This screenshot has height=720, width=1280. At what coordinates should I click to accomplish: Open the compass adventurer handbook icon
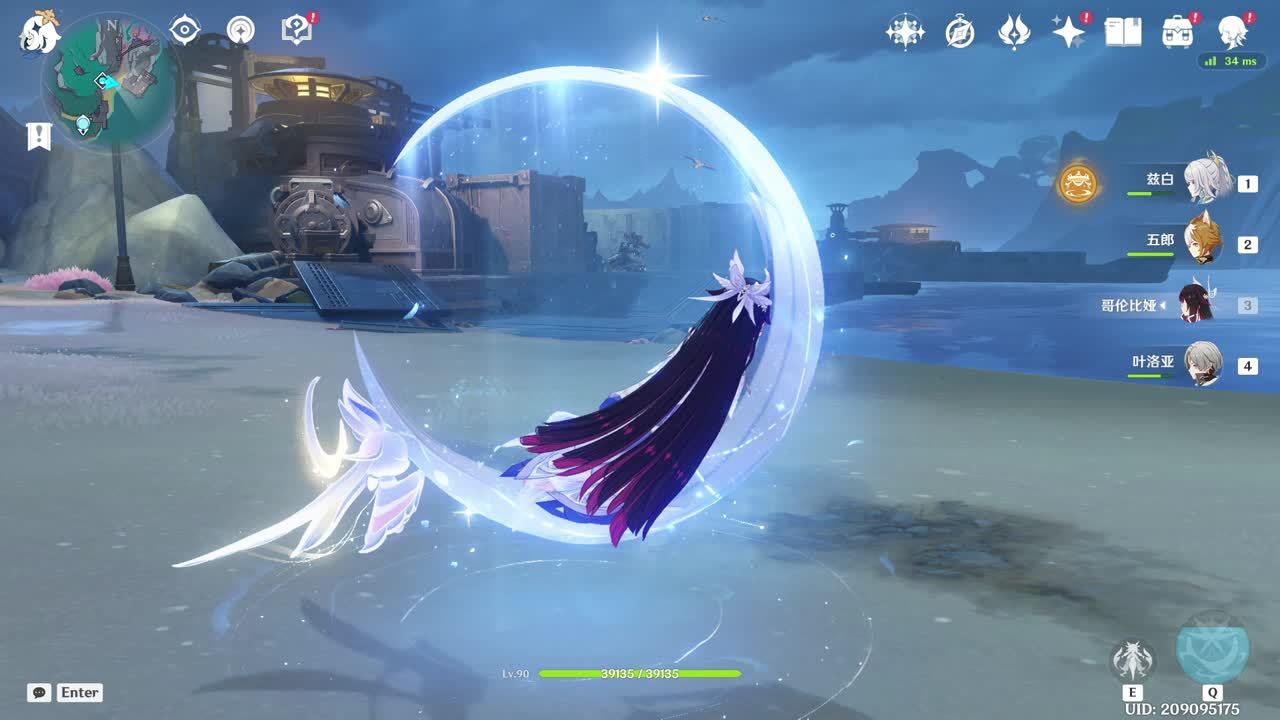tap(960, 32)
